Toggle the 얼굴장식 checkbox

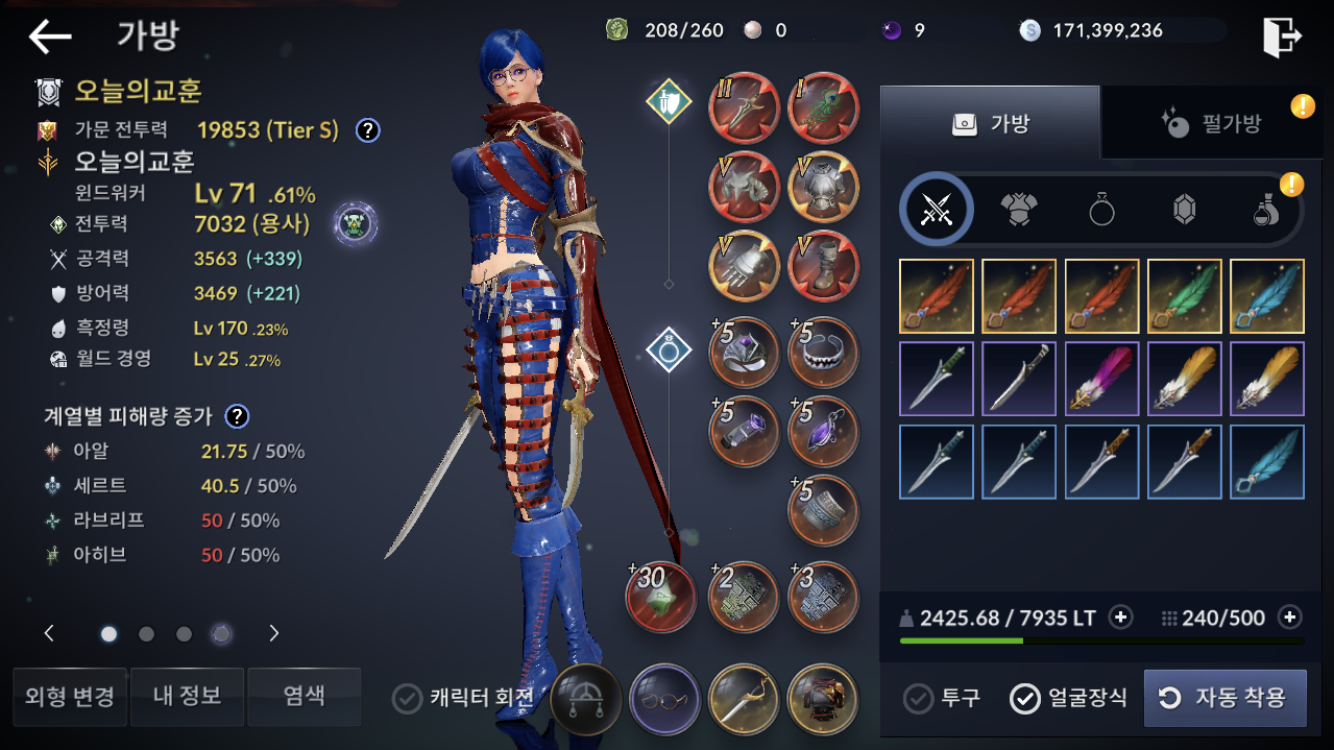(1068, 698)
